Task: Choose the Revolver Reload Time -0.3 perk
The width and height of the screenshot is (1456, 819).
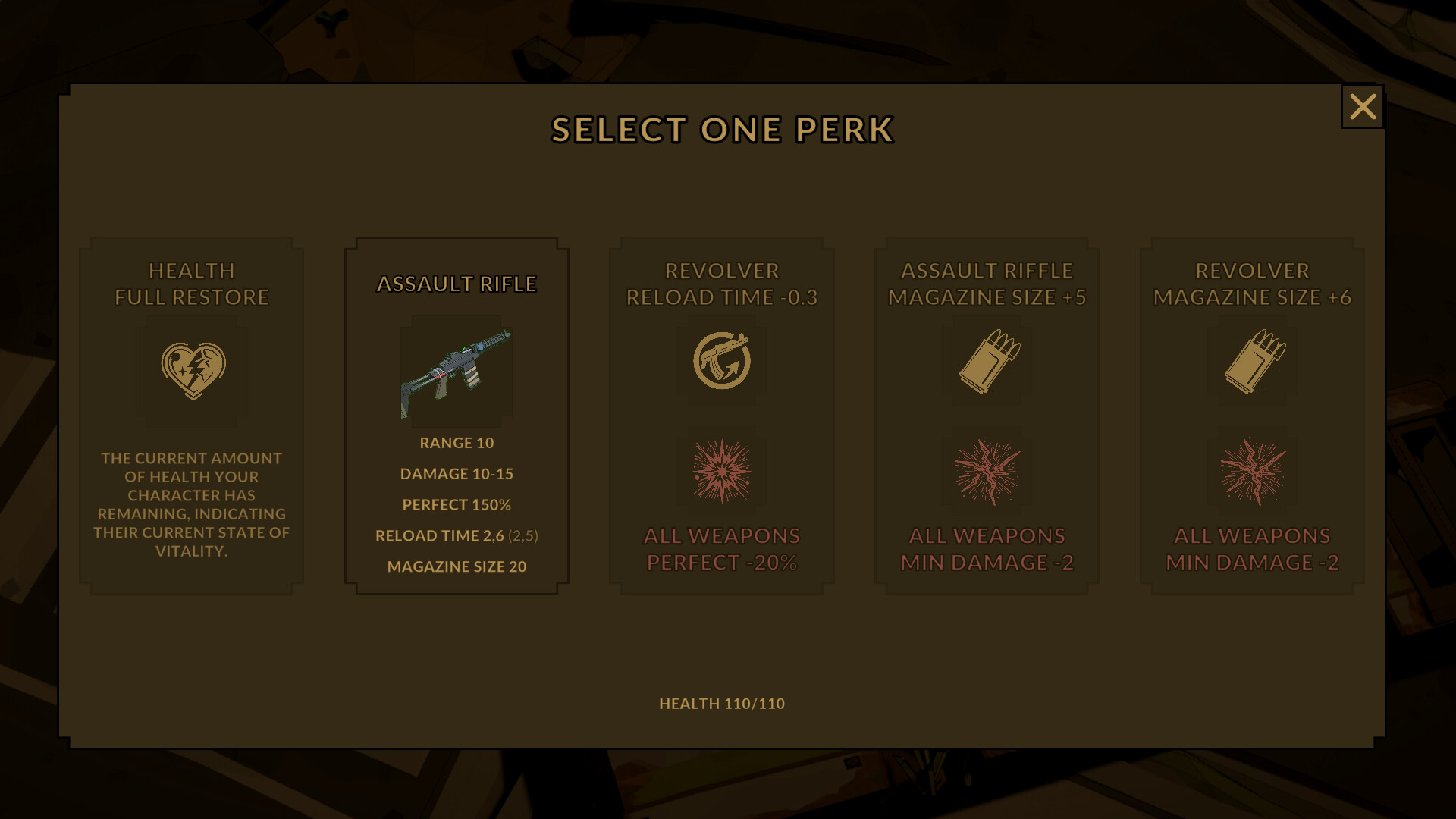Action: click(722, 413)
